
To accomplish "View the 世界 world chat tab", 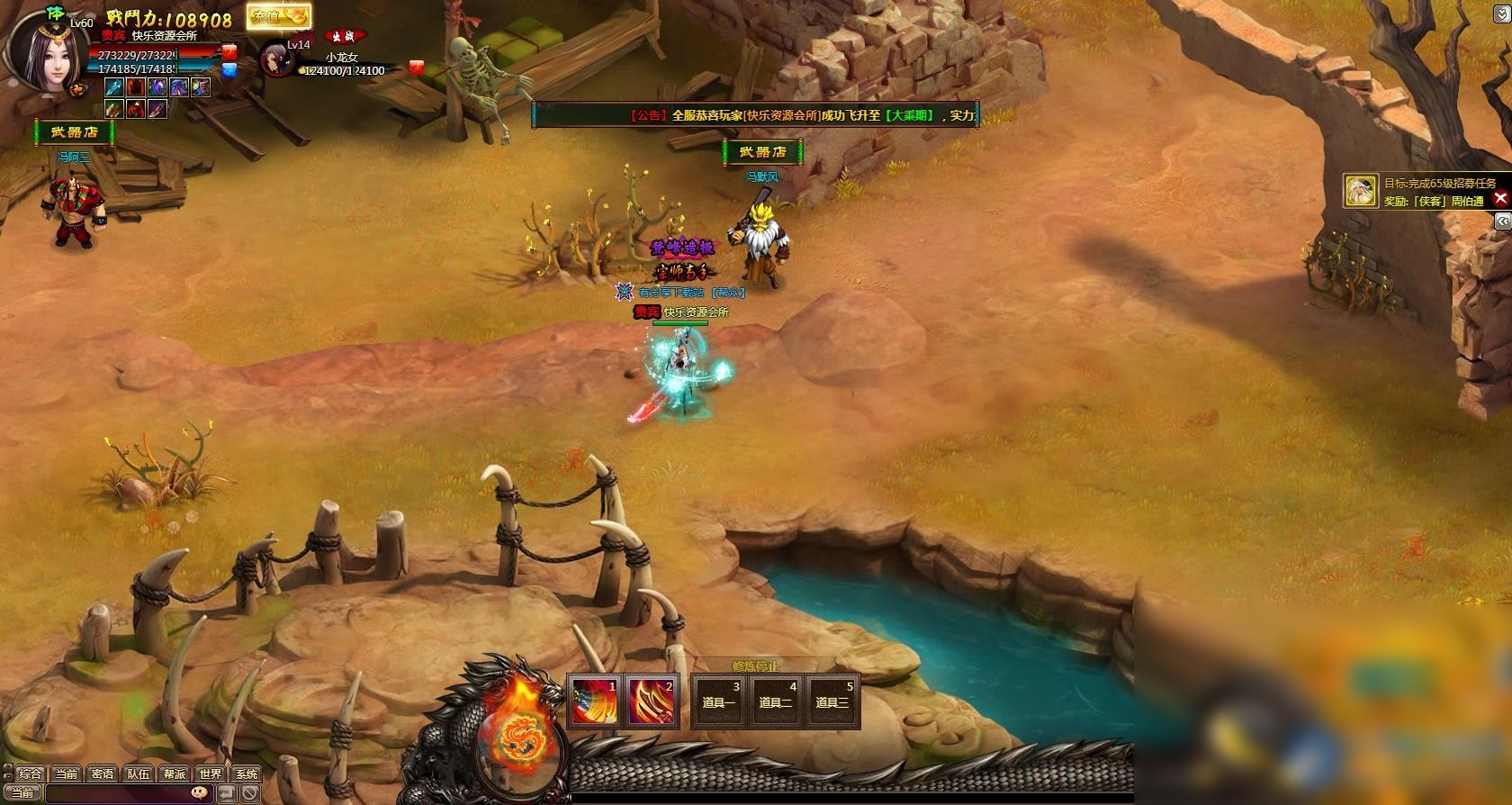I will coord(211,773).
